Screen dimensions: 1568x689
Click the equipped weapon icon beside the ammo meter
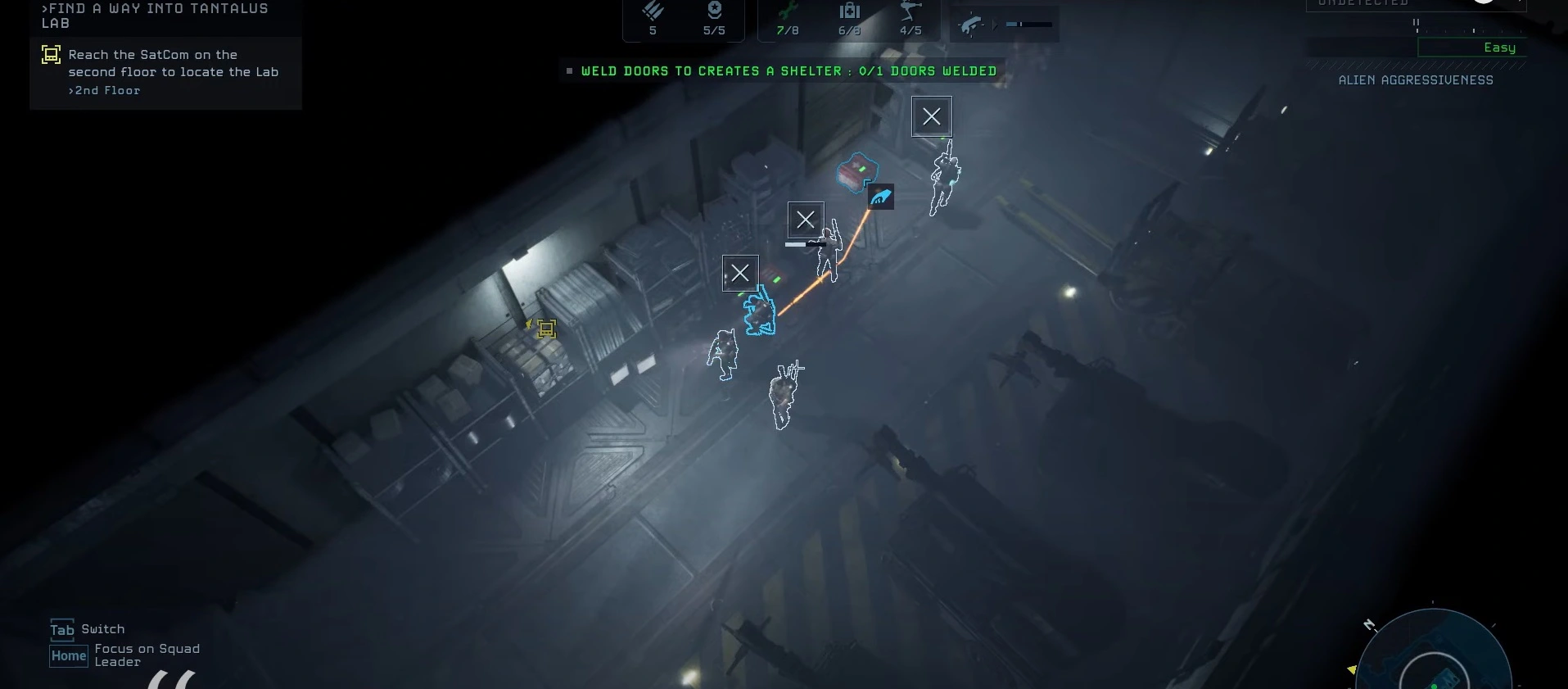pos(969,24)
